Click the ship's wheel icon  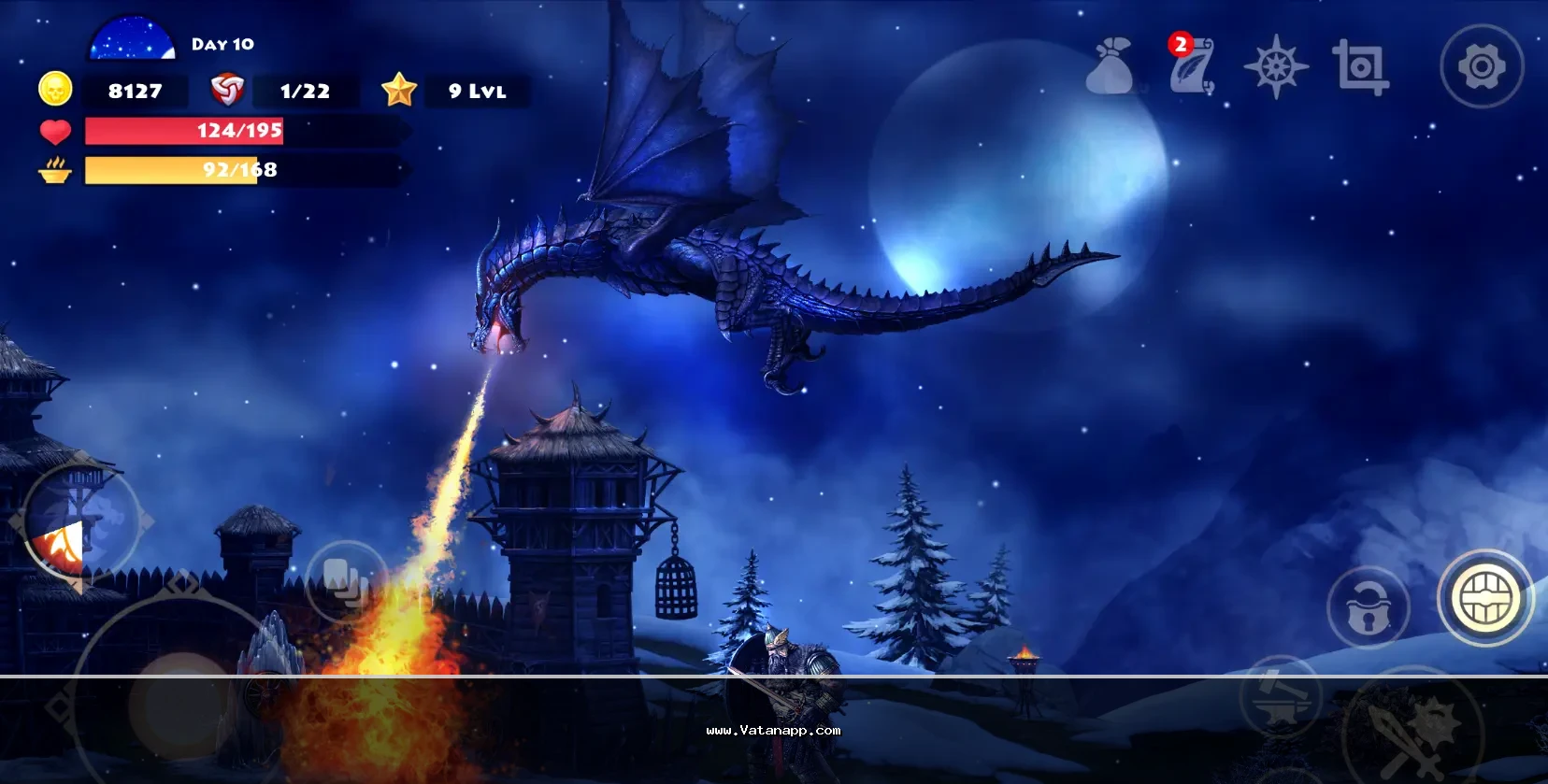pos(1276,66)
